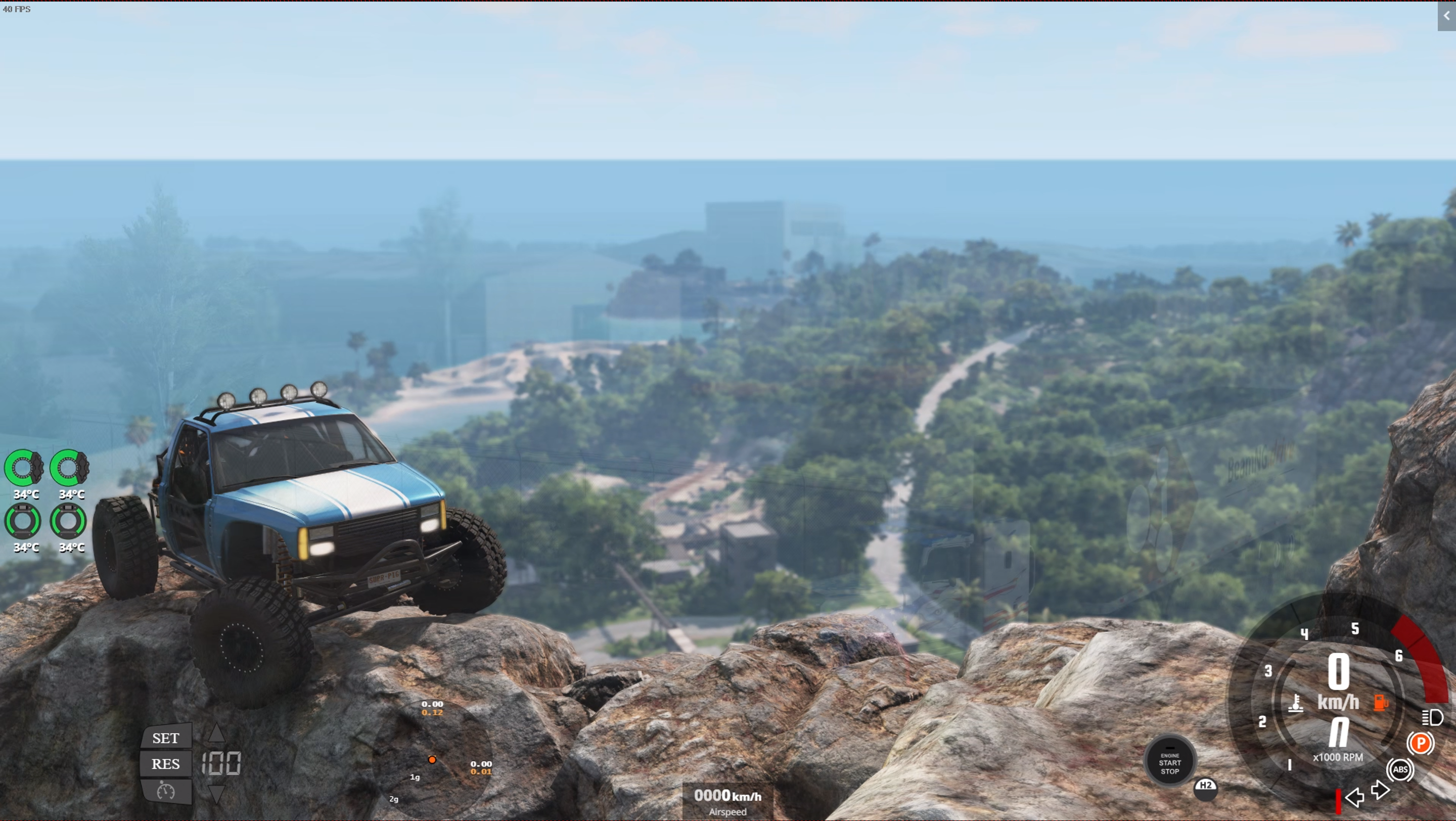Viewport: 1456px width, 821px height.
Task: Toggle the cruise control speedometer icon button
Action: (166, 791)
